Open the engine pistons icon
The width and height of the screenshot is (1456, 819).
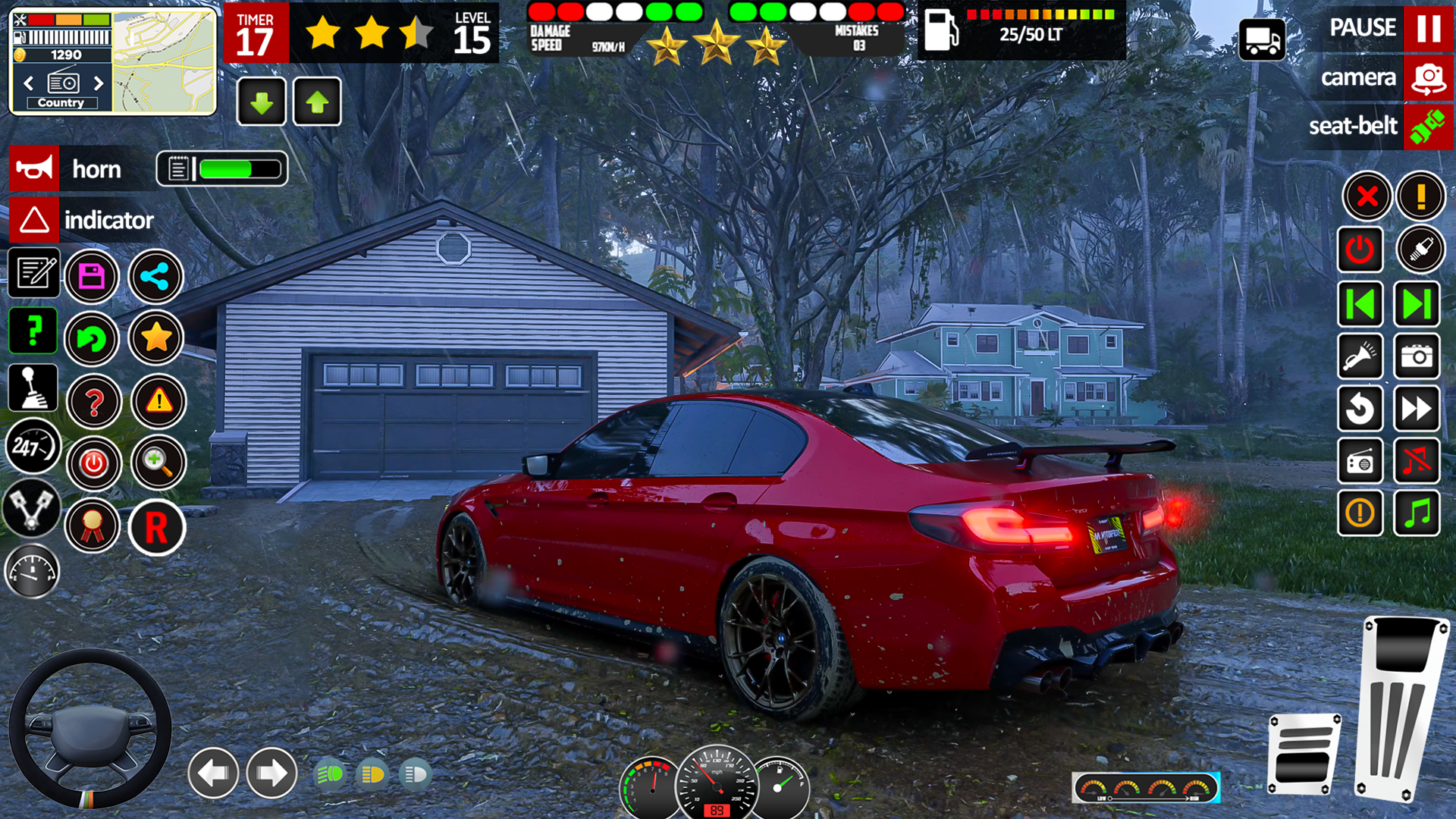pyautogui.click(x=32, y=510)
